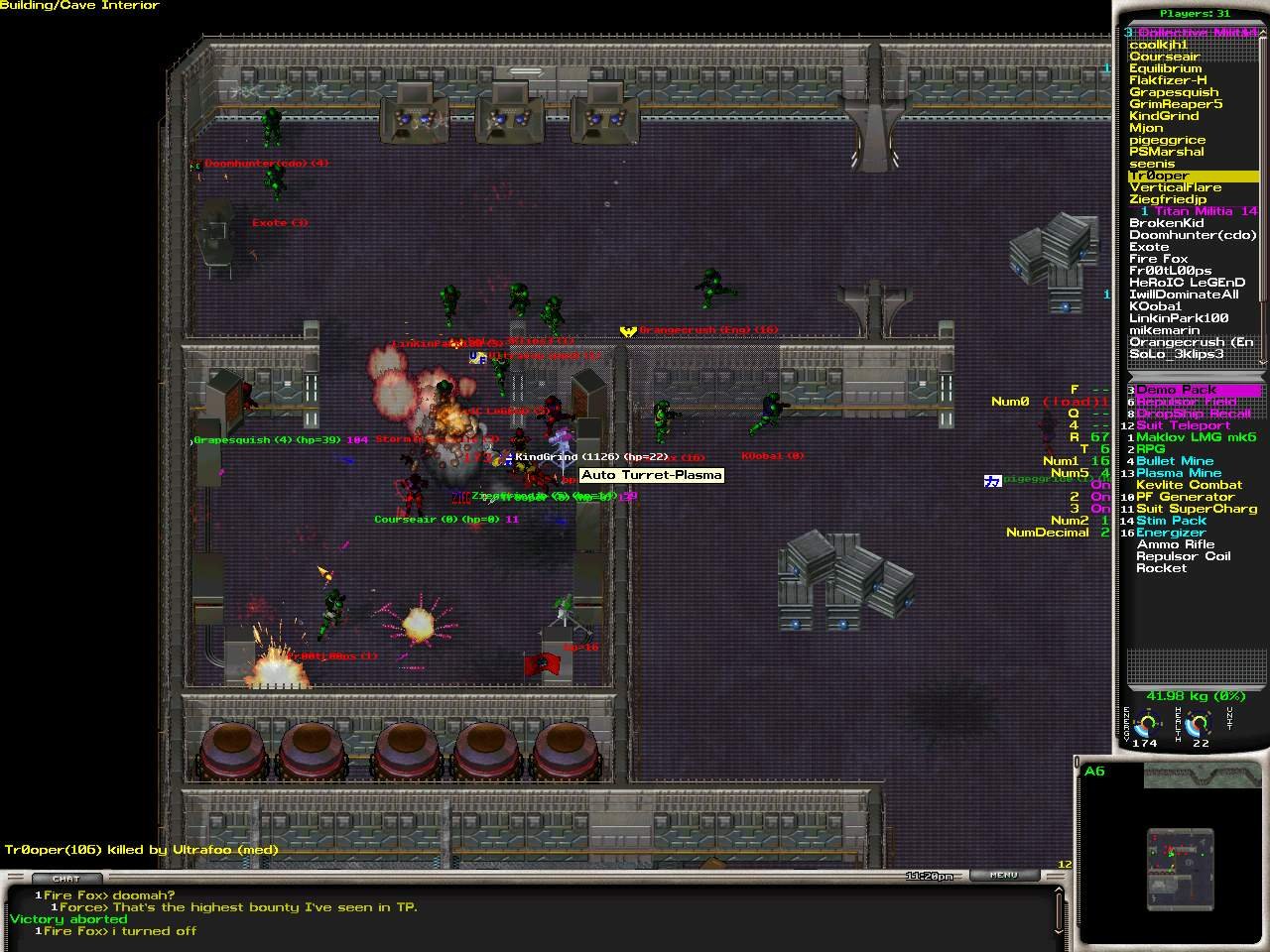Select Doomhunter(cdo) in player list
This screenshot has width=1270, height=952.
[x=1193, y=235]
